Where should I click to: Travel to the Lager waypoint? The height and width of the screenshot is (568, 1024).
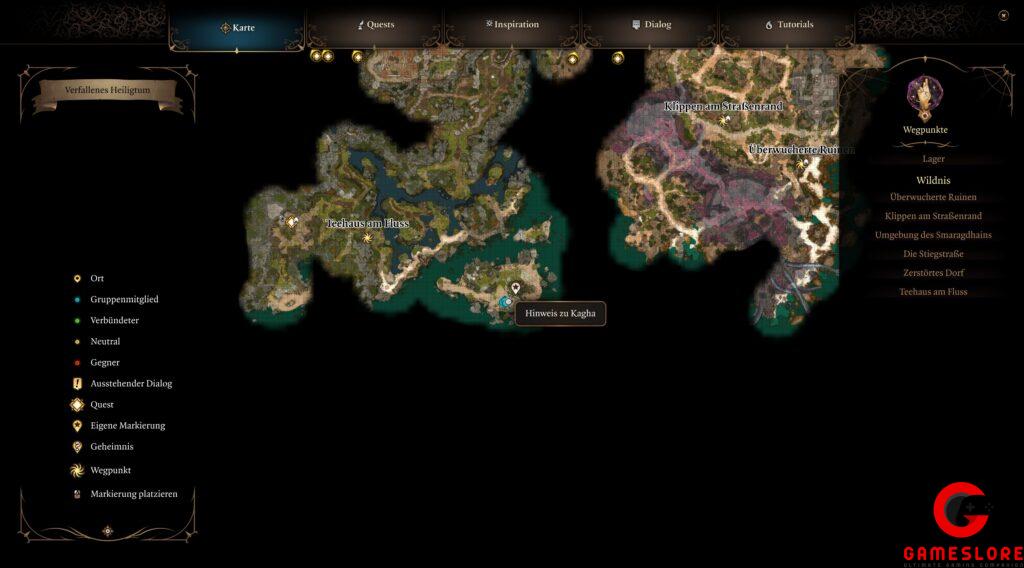[x=933, y=159]
